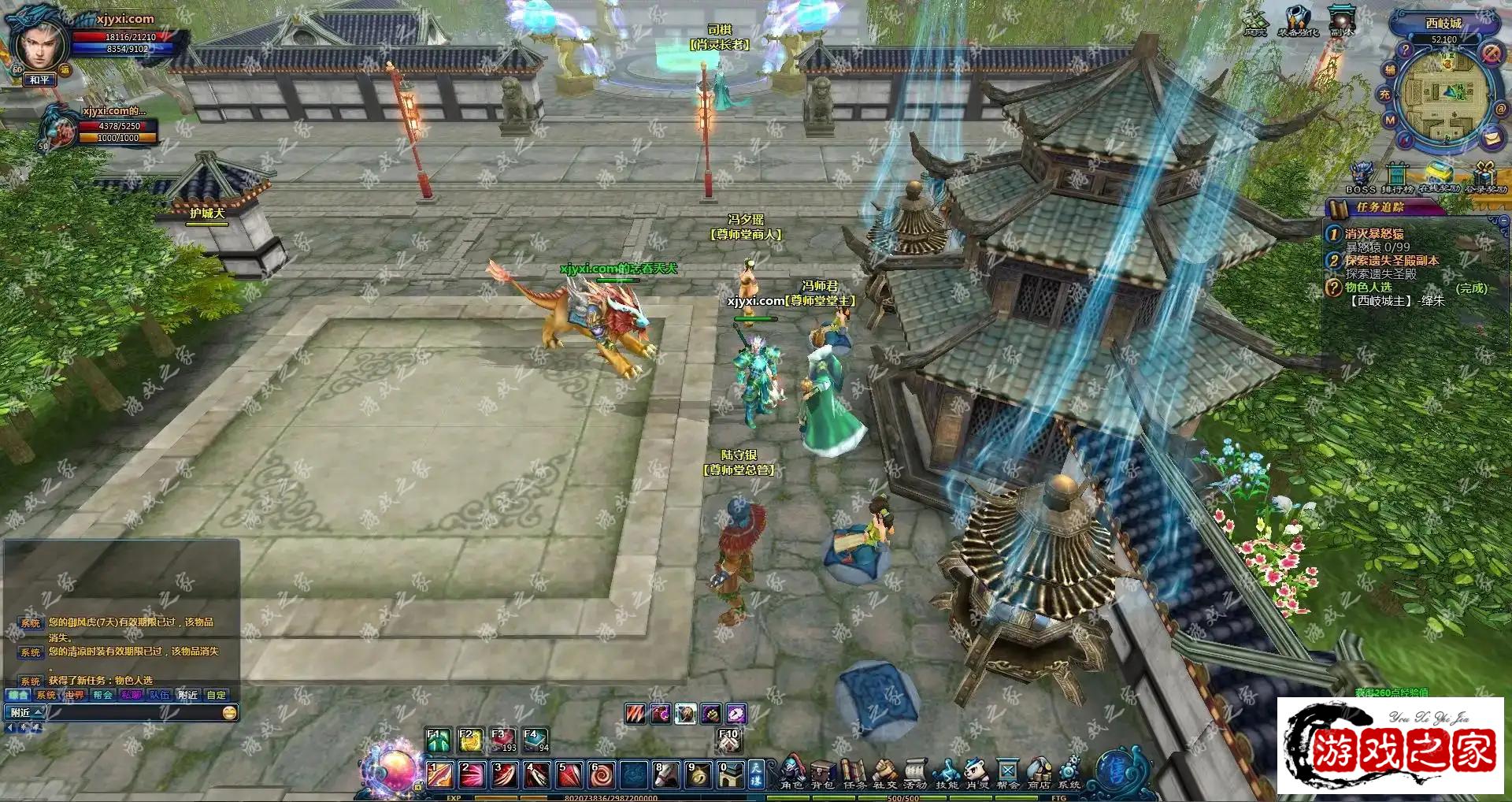Image resolution: width=1512 pixels, height=802 pixels.
Task: Open the mail envelope by the minimap
Action: [x=1492, y=138]
